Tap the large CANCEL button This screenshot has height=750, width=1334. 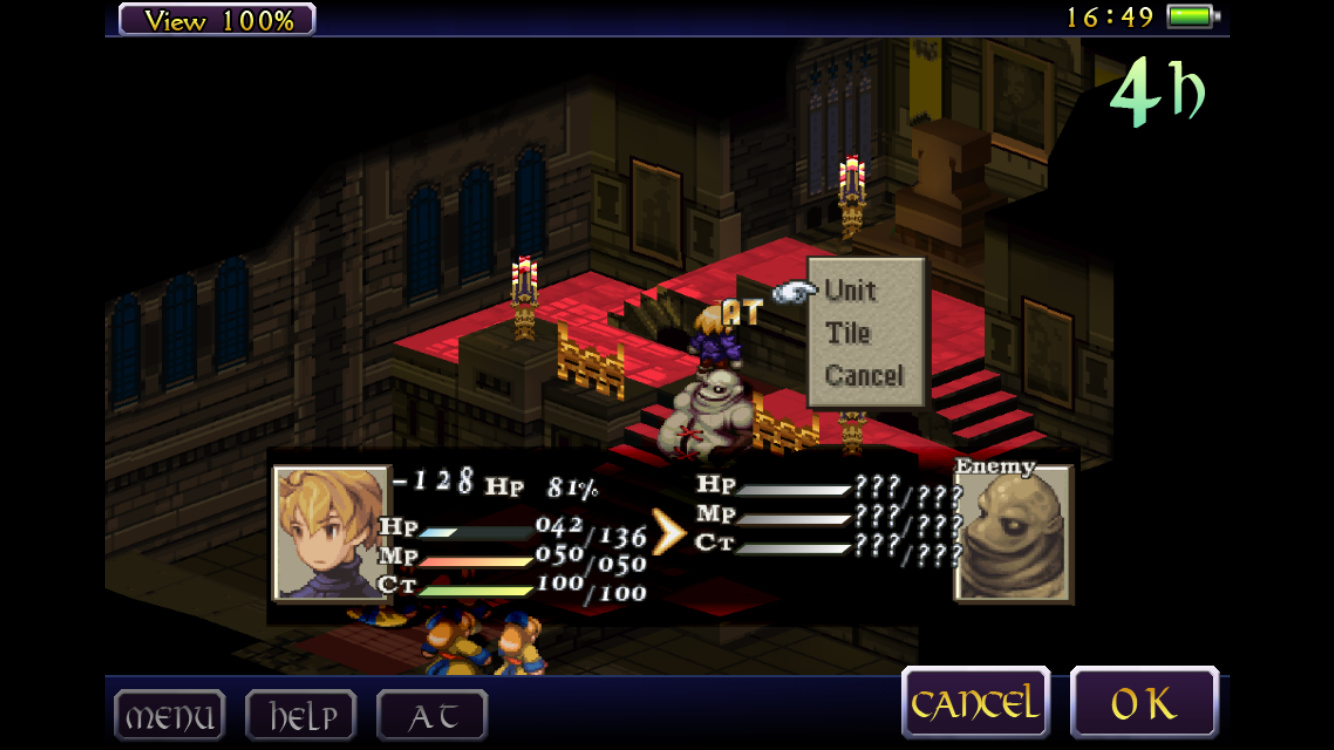(x=975, y=704)
